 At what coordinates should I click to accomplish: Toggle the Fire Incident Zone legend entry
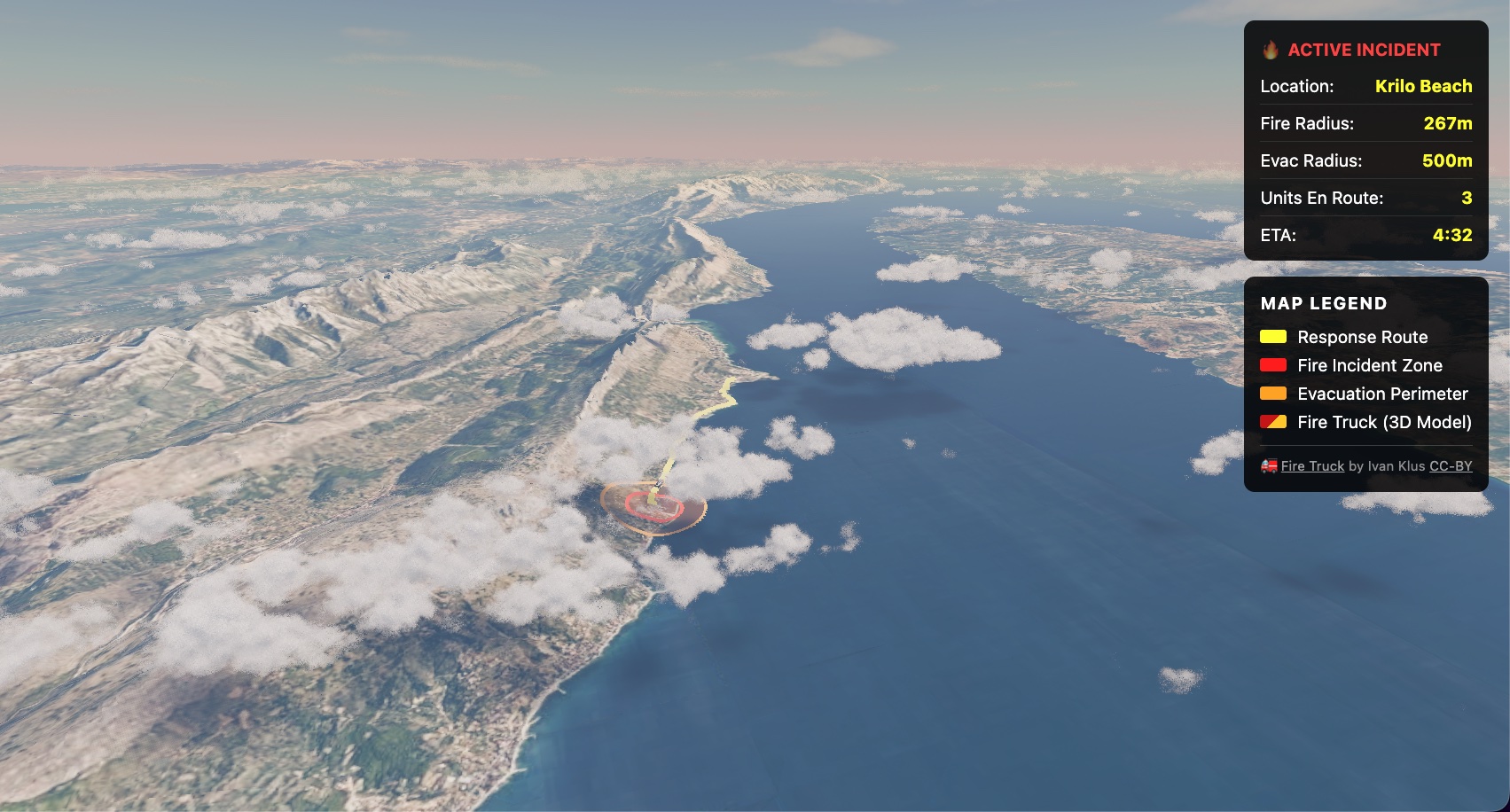point(1369,365)
